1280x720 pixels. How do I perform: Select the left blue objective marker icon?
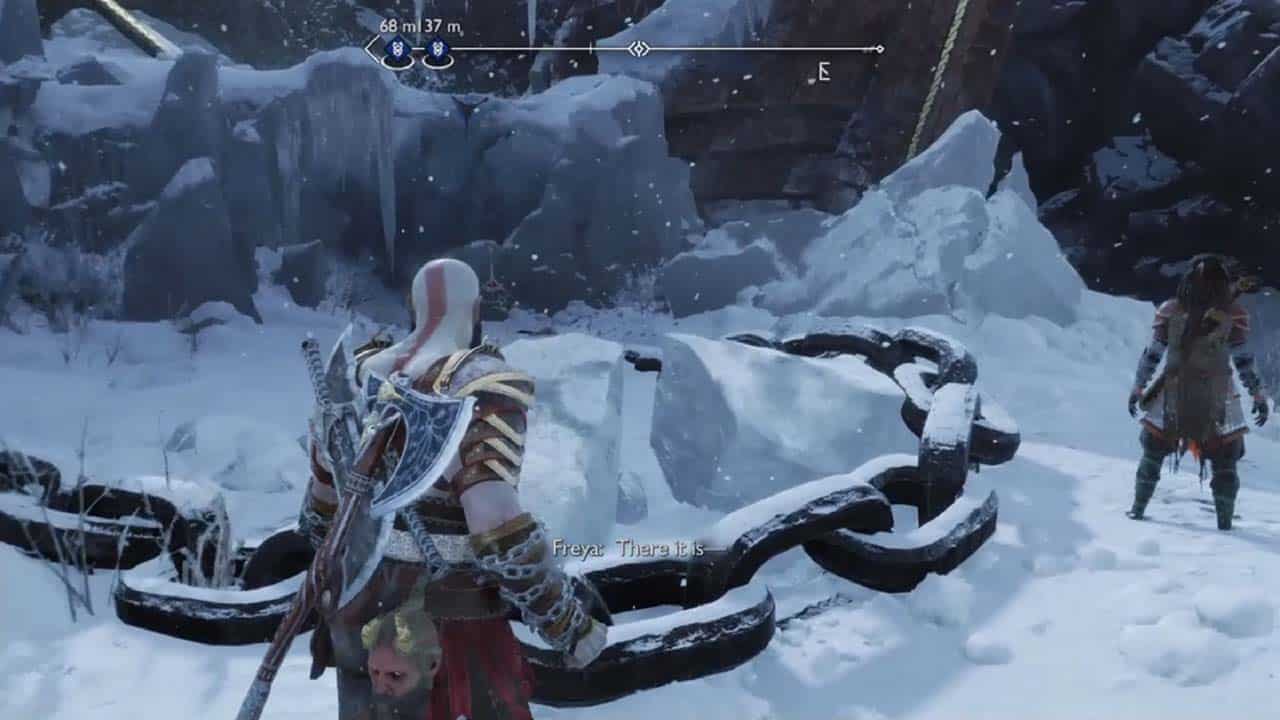(397, 48)
